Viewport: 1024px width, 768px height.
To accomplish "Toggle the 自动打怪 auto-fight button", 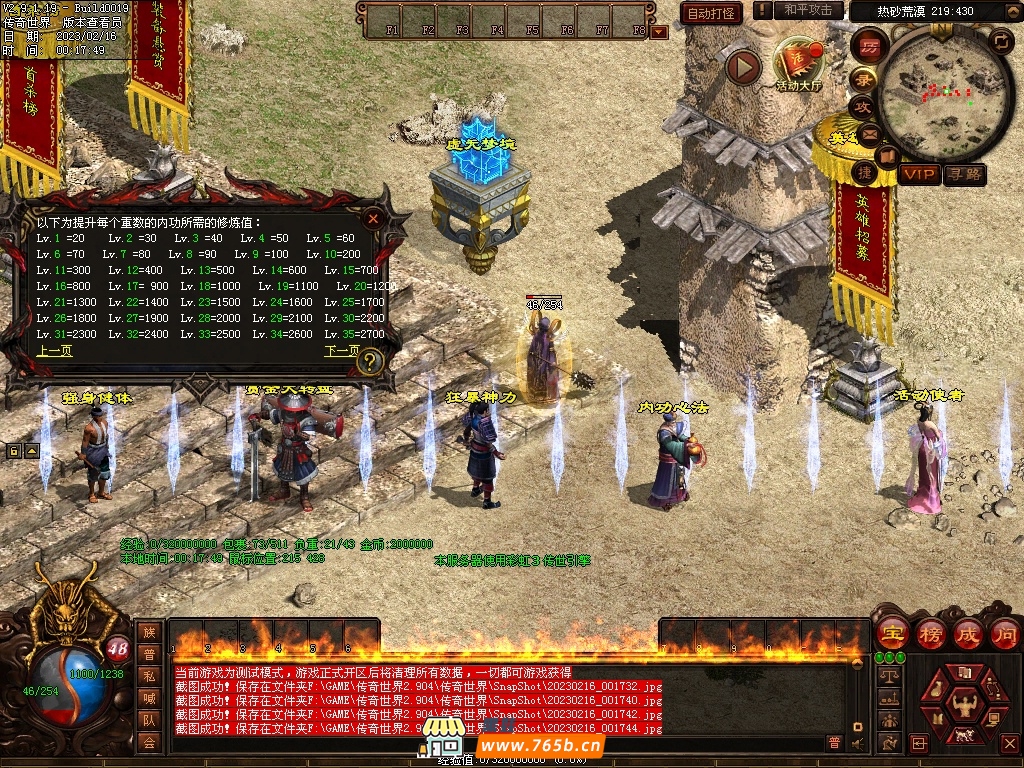I will (711, 13).
